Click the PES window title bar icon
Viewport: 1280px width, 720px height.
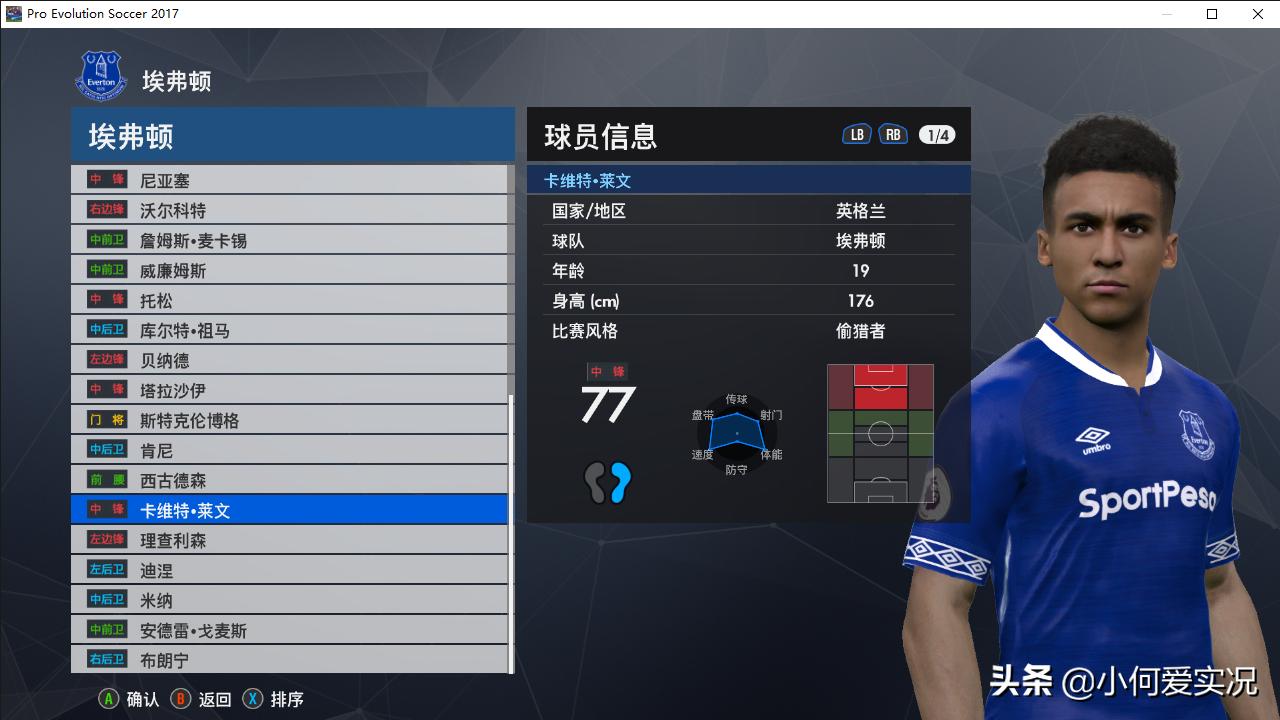[x=14, y=14]
